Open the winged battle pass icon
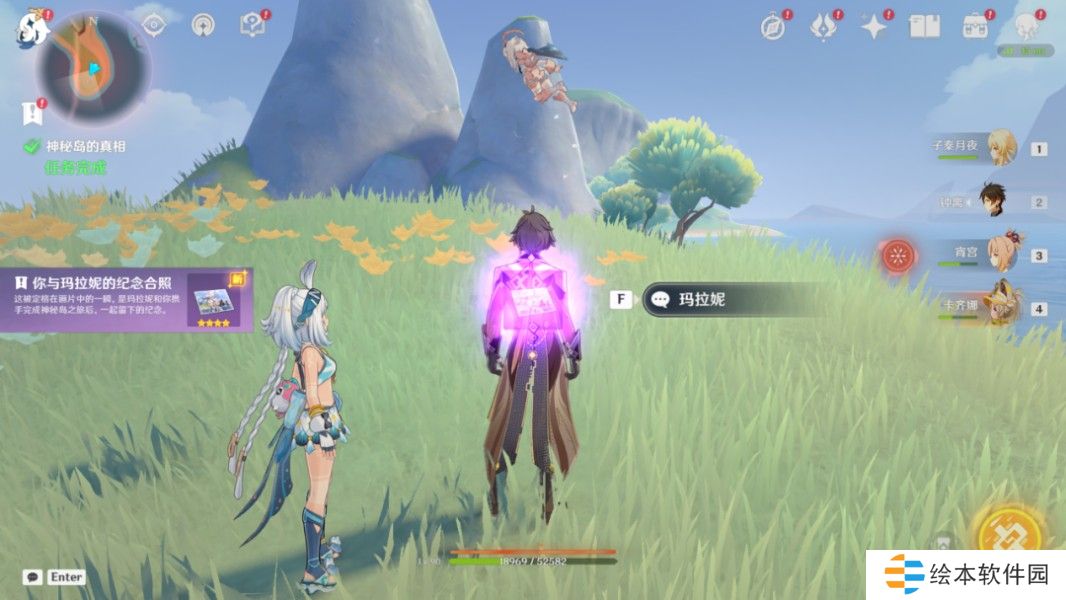Image resolution: width=1066 pixels, height=600 pixels. [823, 28]
